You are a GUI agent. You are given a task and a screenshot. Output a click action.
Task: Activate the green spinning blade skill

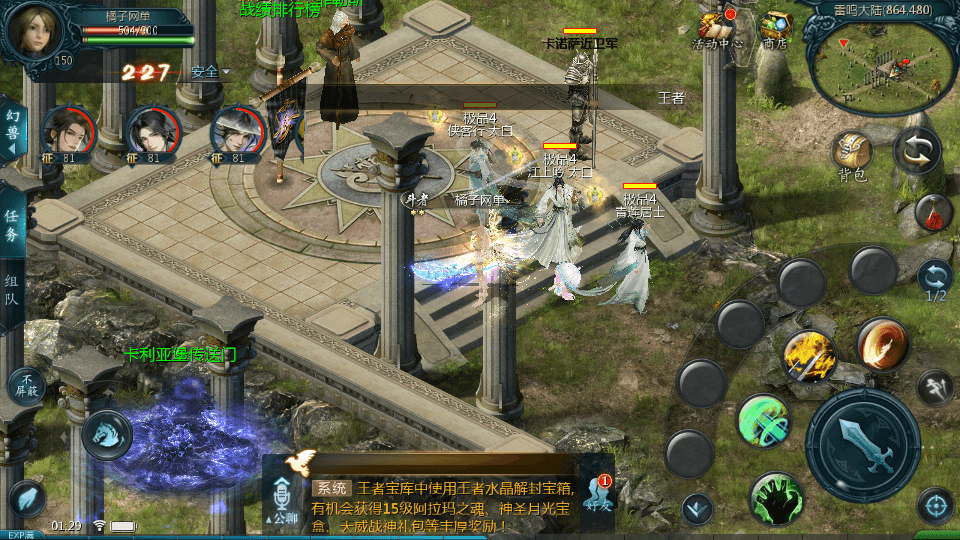coord(763,420)
